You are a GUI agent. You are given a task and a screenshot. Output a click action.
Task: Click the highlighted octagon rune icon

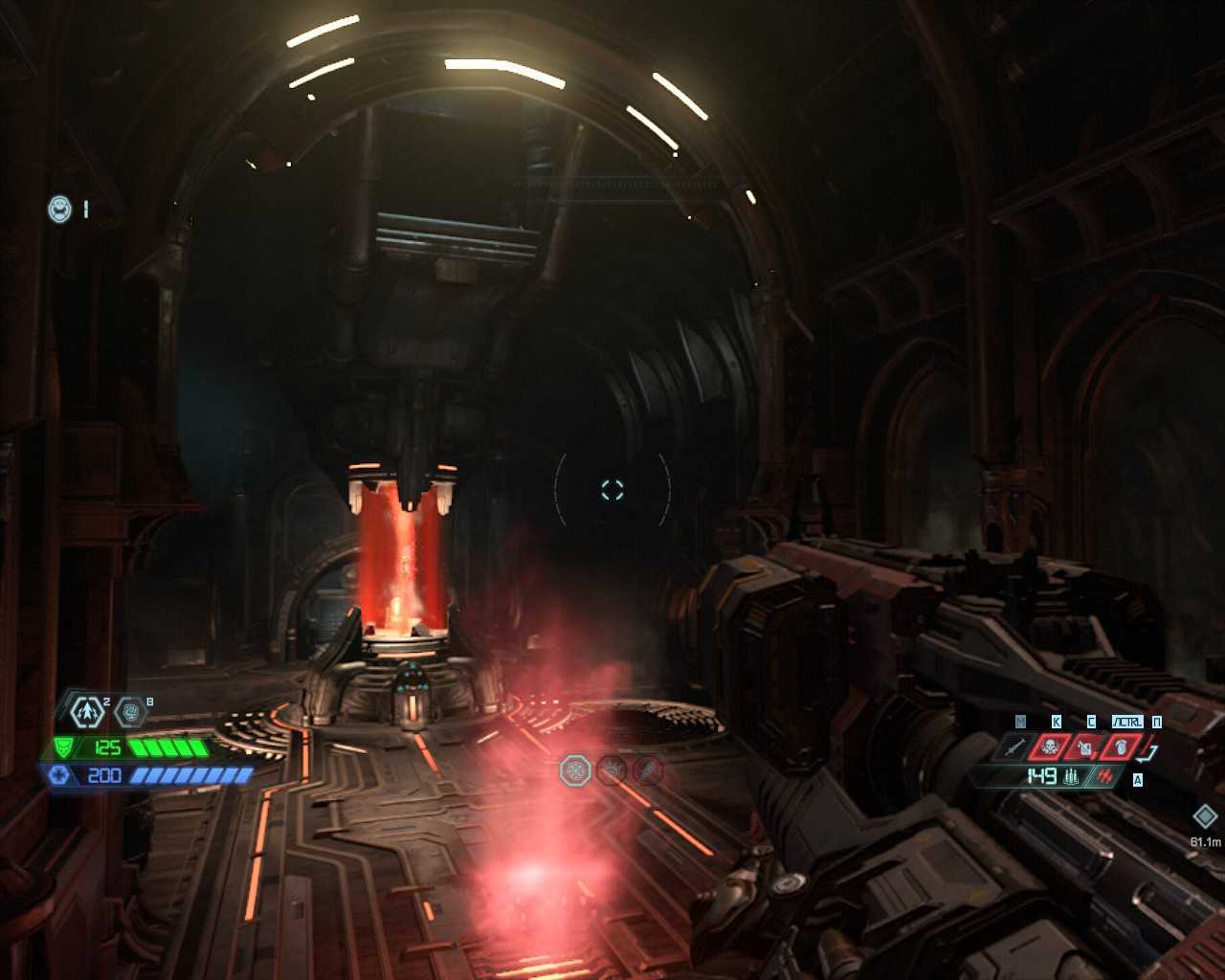pos(575,770)
